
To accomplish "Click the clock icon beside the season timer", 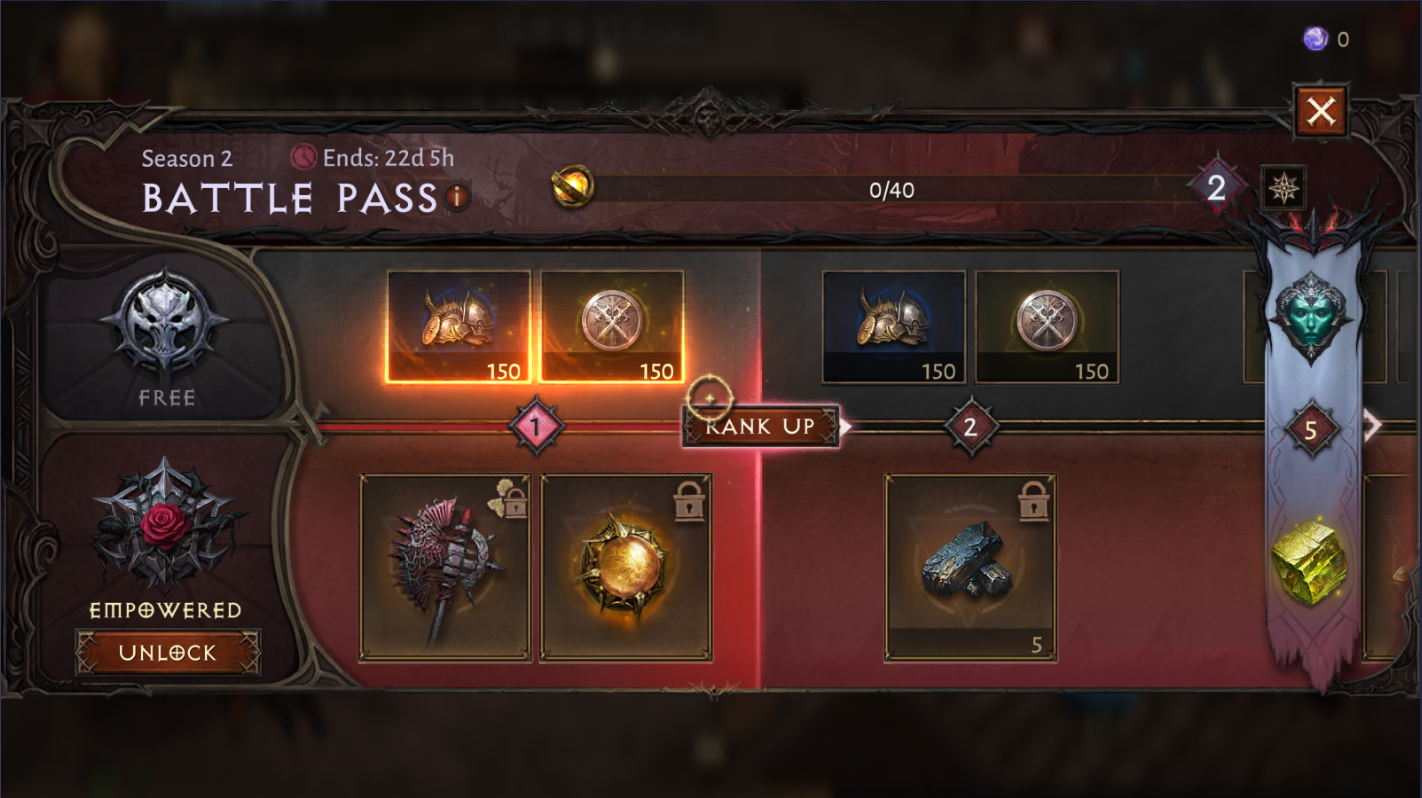I will pos(303,157).
